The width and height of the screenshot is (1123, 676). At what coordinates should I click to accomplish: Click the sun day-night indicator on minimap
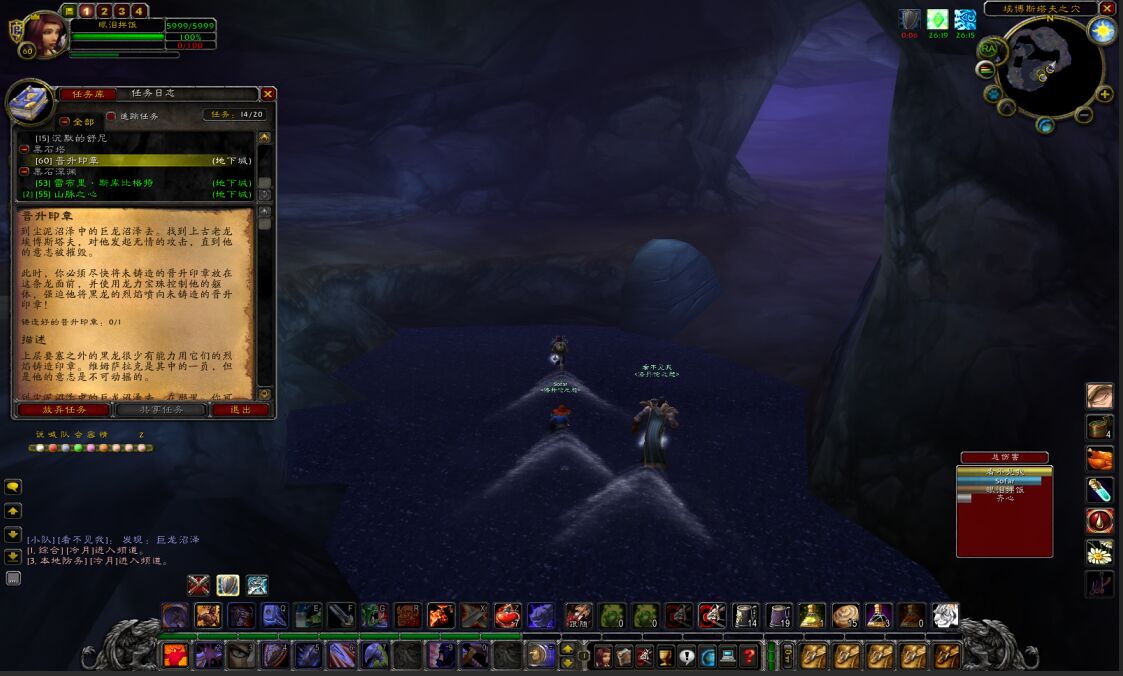click(x=1102, y=31)
